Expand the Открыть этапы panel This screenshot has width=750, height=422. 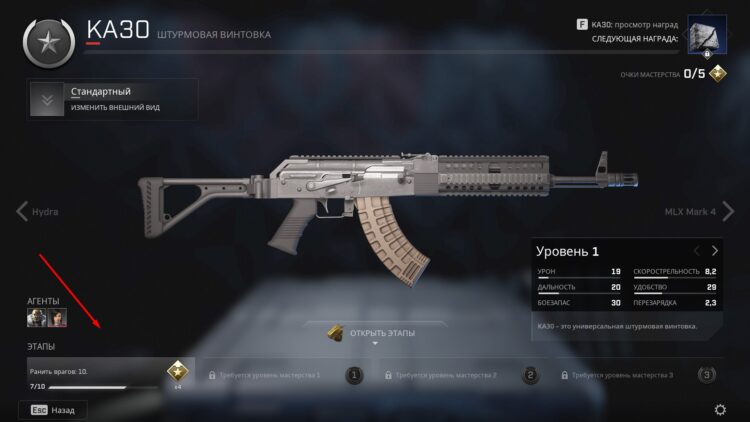(x=374, y=334)
